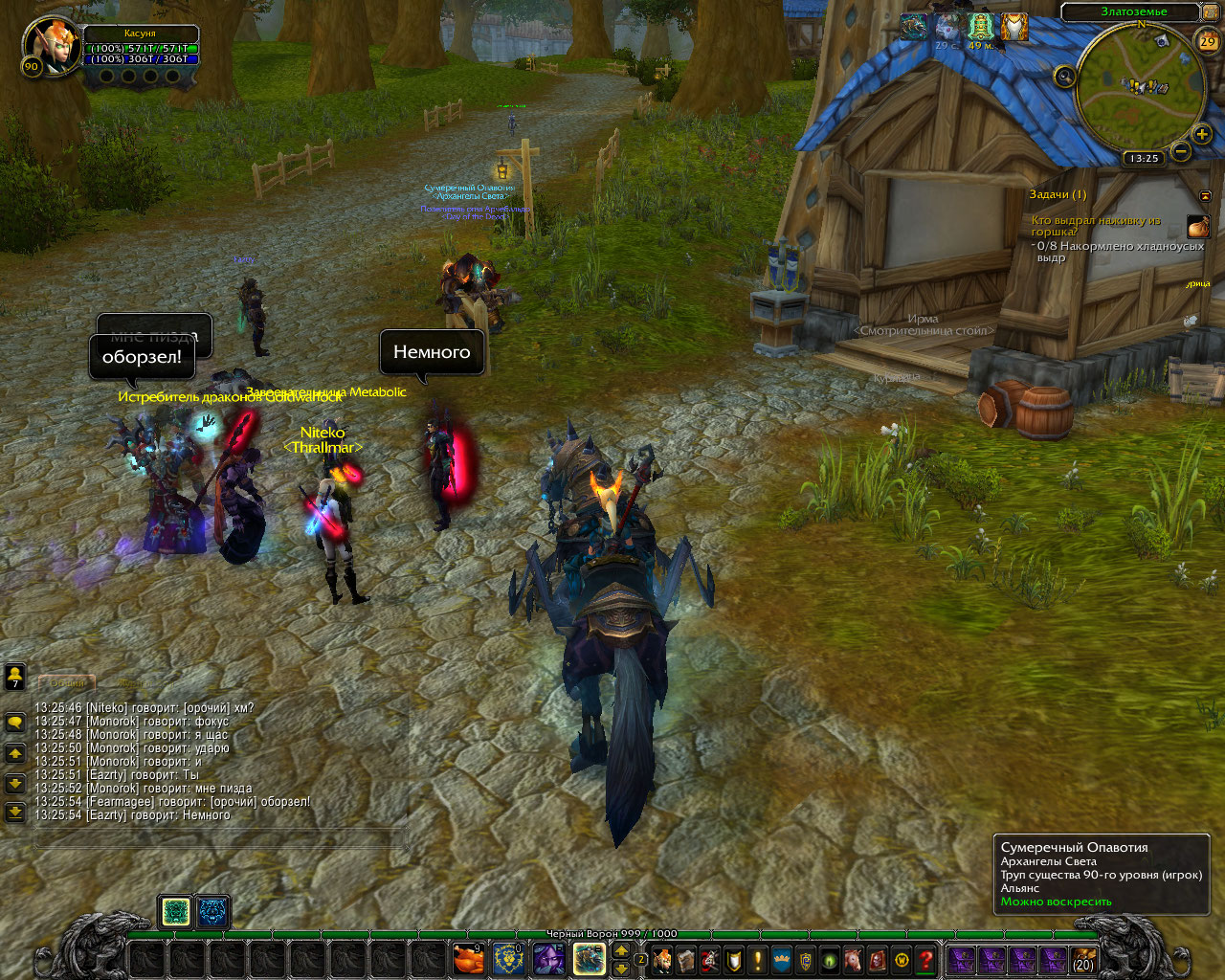Jump chat to bottom with the lowest arrow
This screenshot has height=980, width=1225.
pos(14,813)
